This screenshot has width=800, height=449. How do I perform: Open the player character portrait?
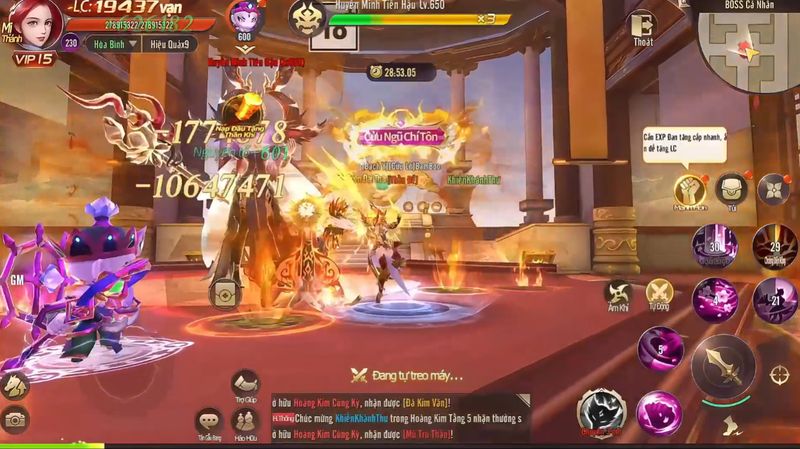pos(37,22)
